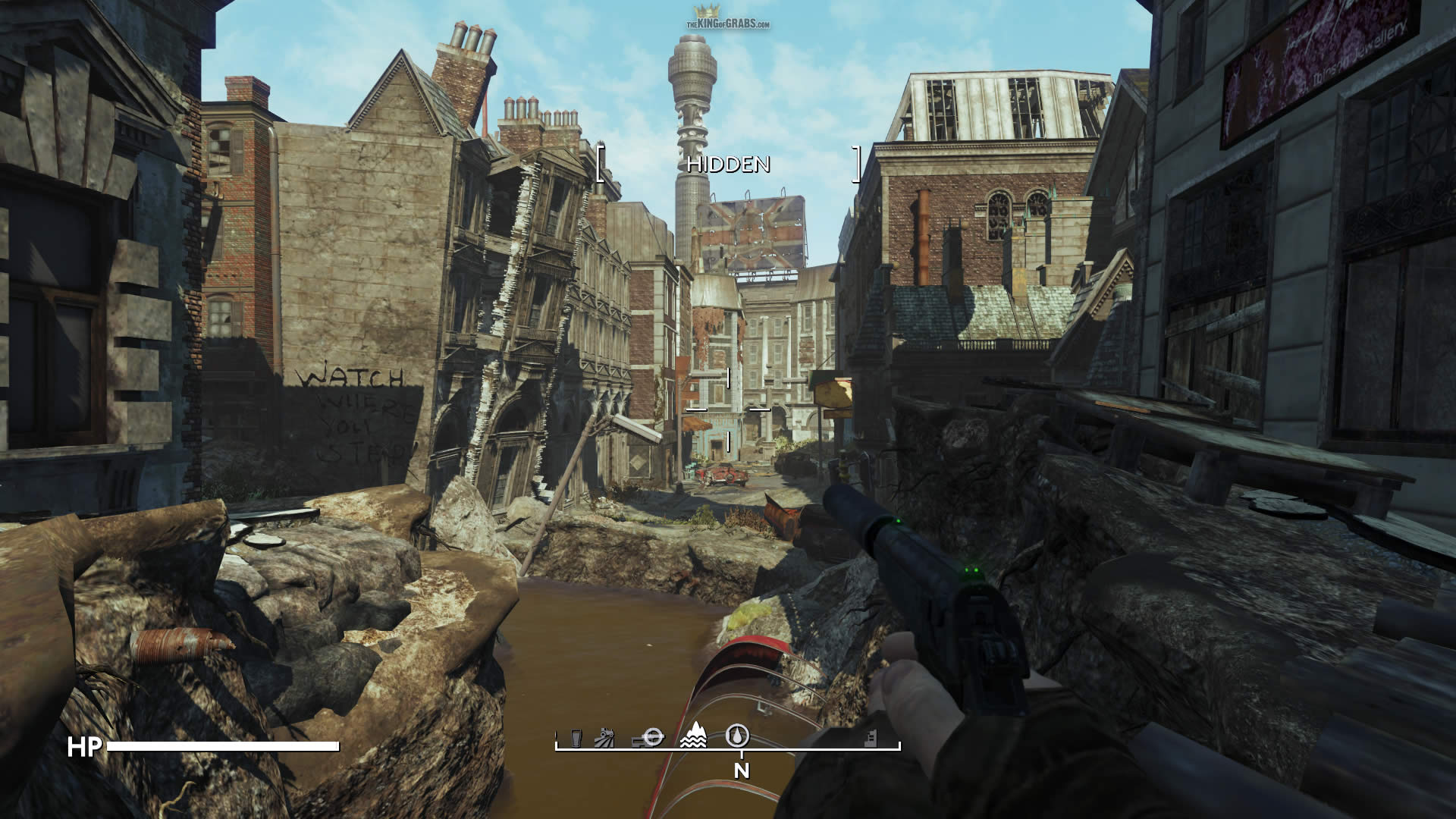This screenshot has height=819, width=1456.
Task: Click the HIDDEN stealth indicator
Action: coord(728,165)
